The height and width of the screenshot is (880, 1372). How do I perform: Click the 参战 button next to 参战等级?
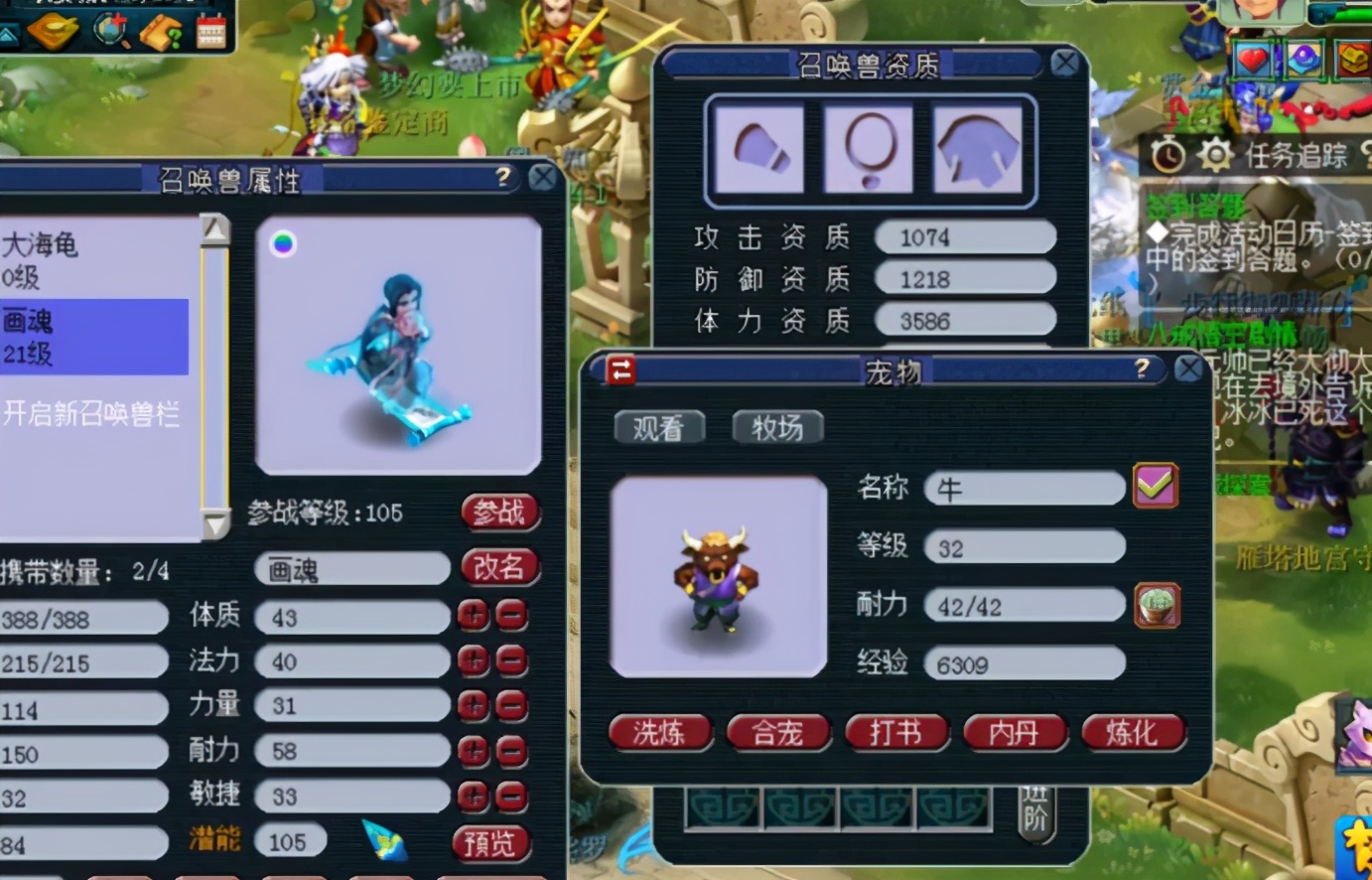[x=499, y=513]
